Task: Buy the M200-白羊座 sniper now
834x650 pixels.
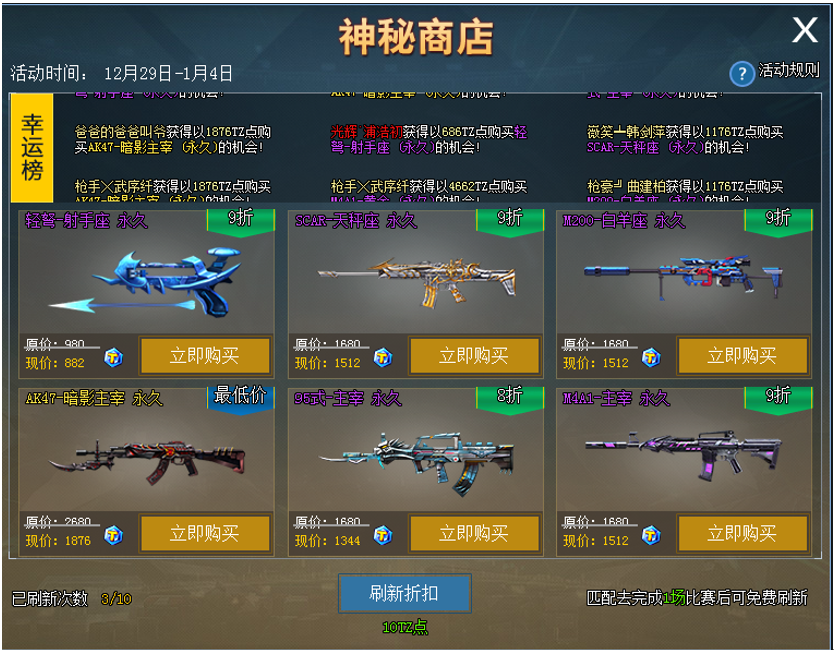Action: (742, 356)
